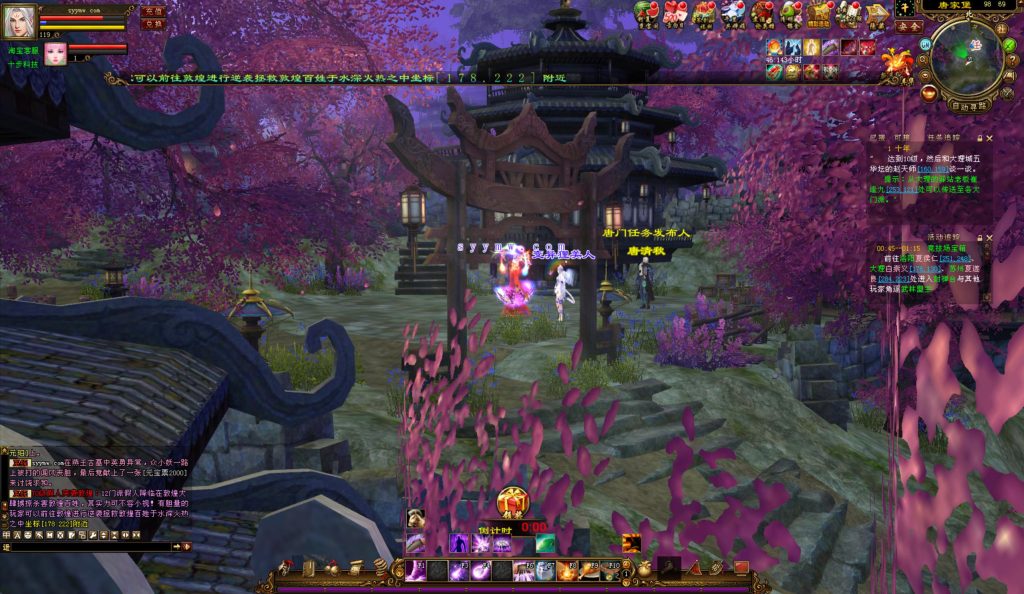Claim the red gift box reward

tap(513, 501)
